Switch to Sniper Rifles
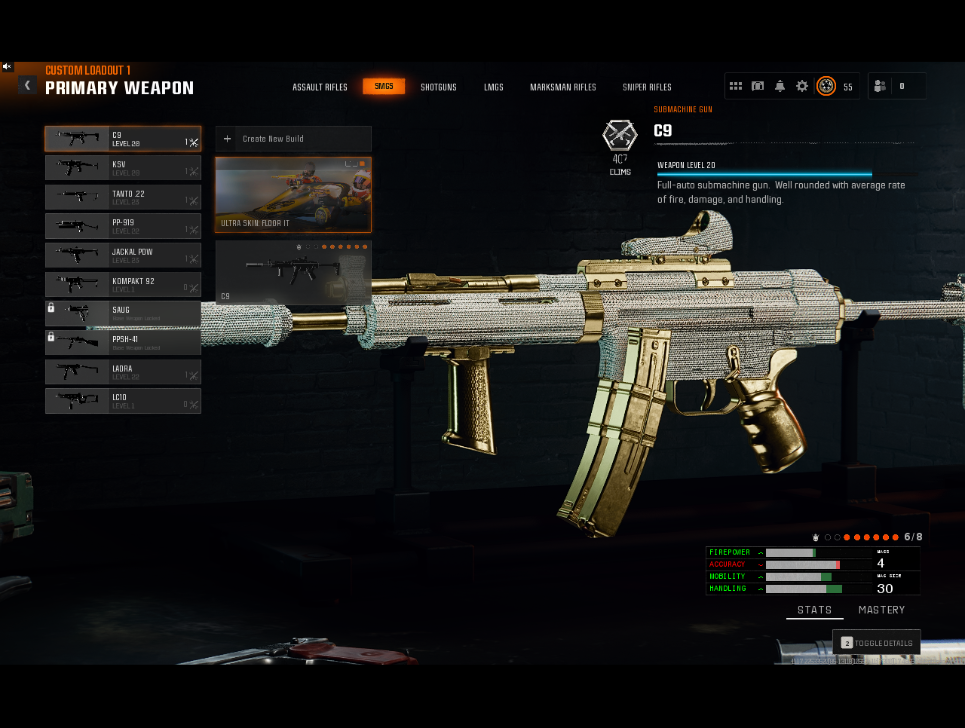 [x=647, y=87]
